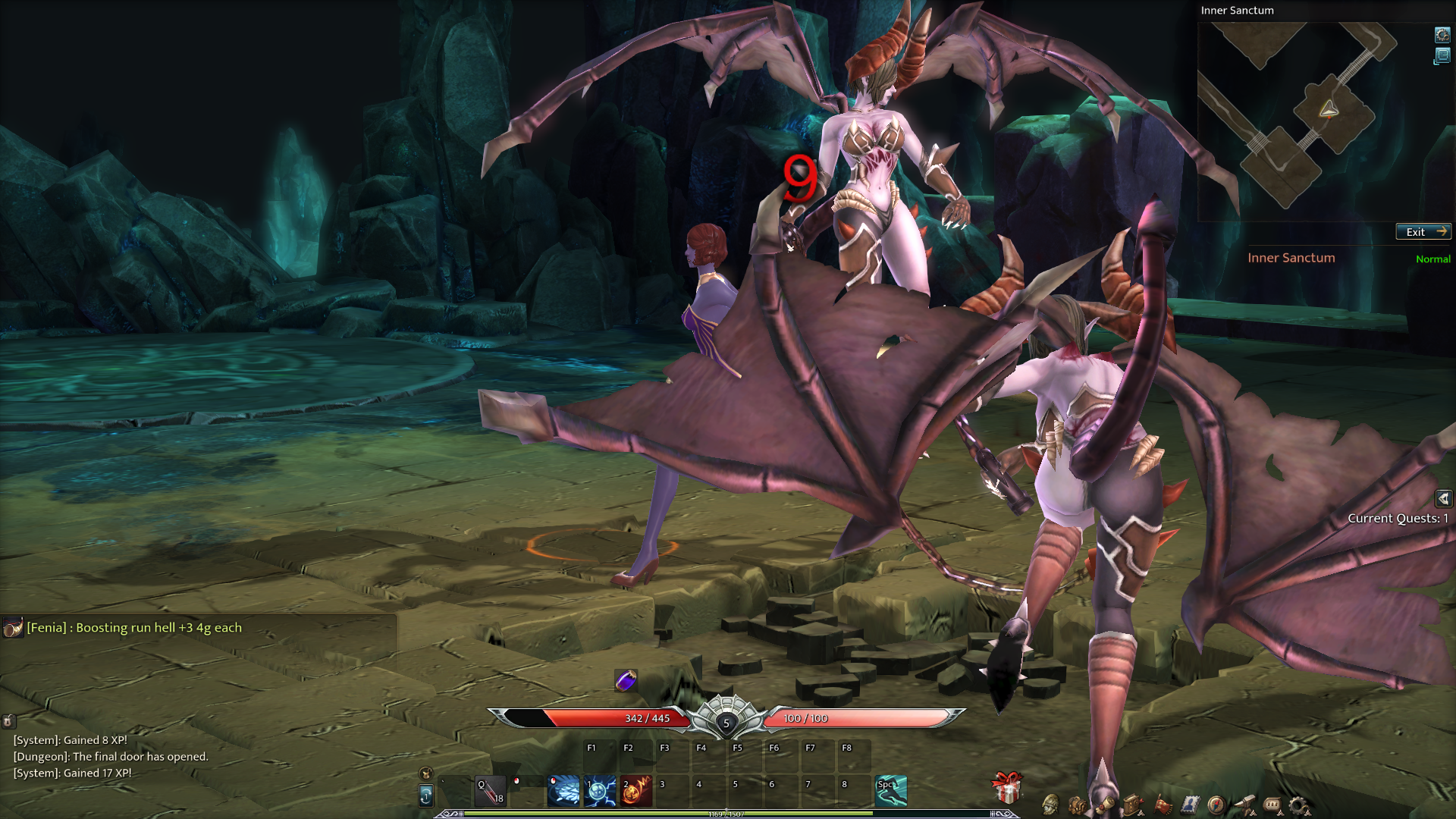Exit the Inner Sanctum dungeon
This screenshot has height=819, width=1456.
(x=1423, y=232)
